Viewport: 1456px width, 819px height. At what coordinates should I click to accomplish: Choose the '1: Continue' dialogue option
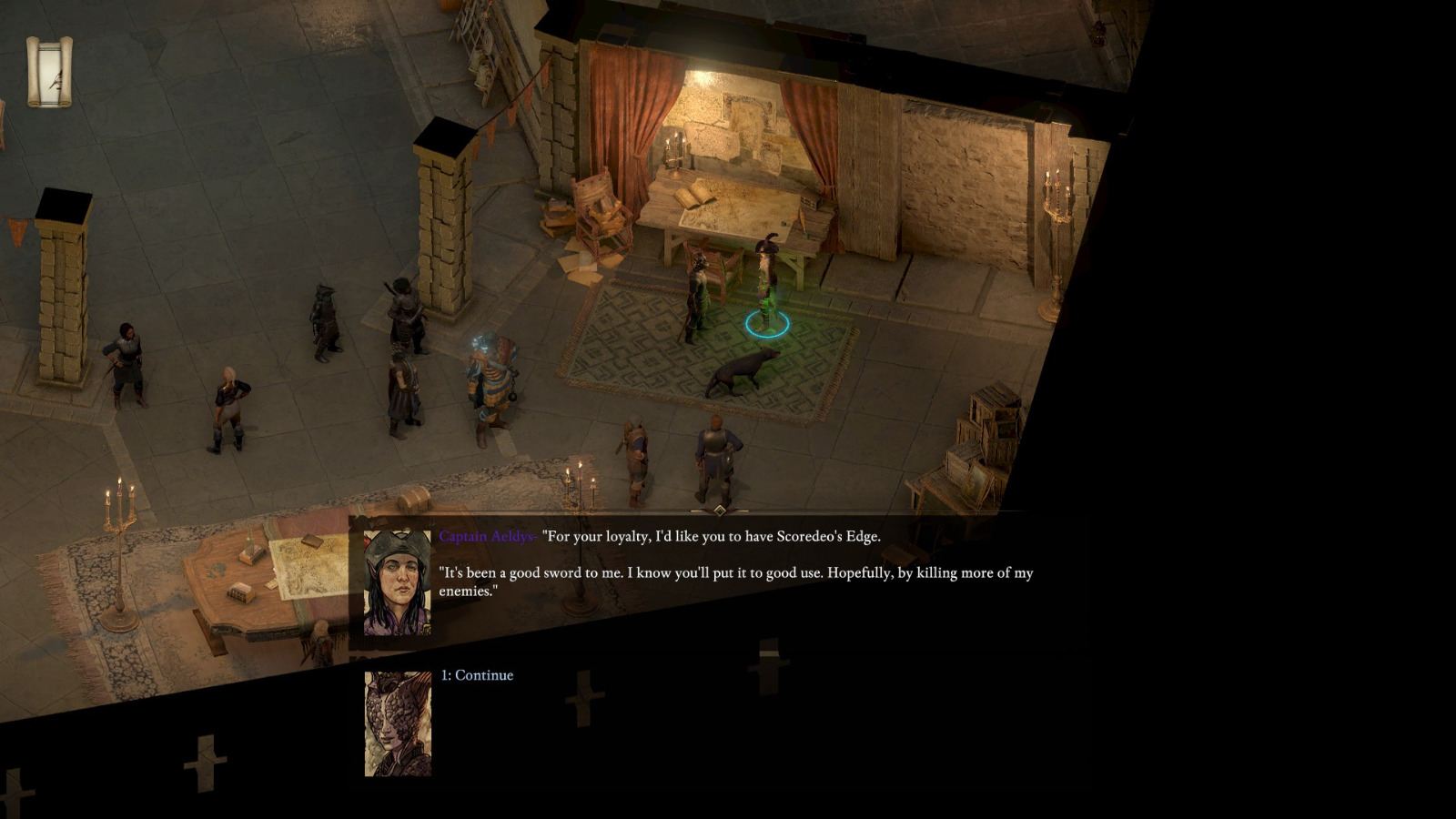click(x=477, y=674)
